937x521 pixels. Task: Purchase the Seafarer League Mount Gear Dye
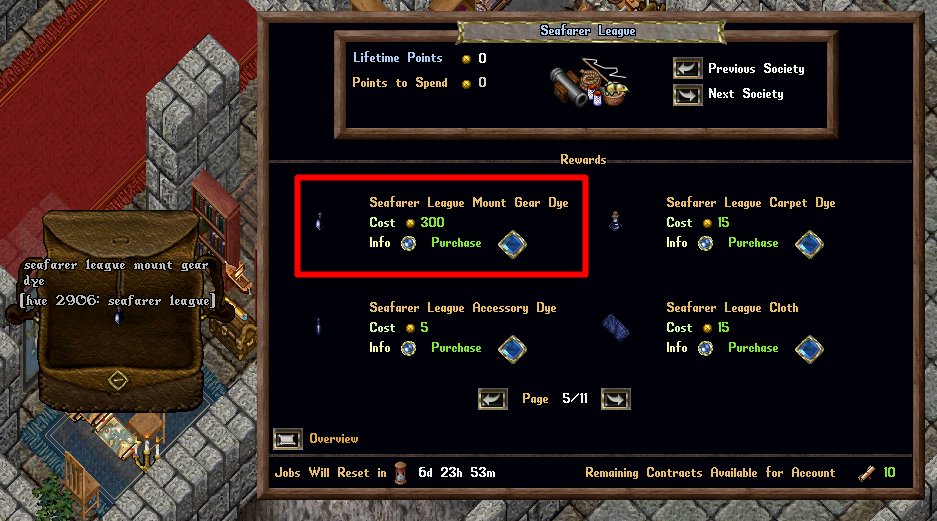[x=512, y=243]
